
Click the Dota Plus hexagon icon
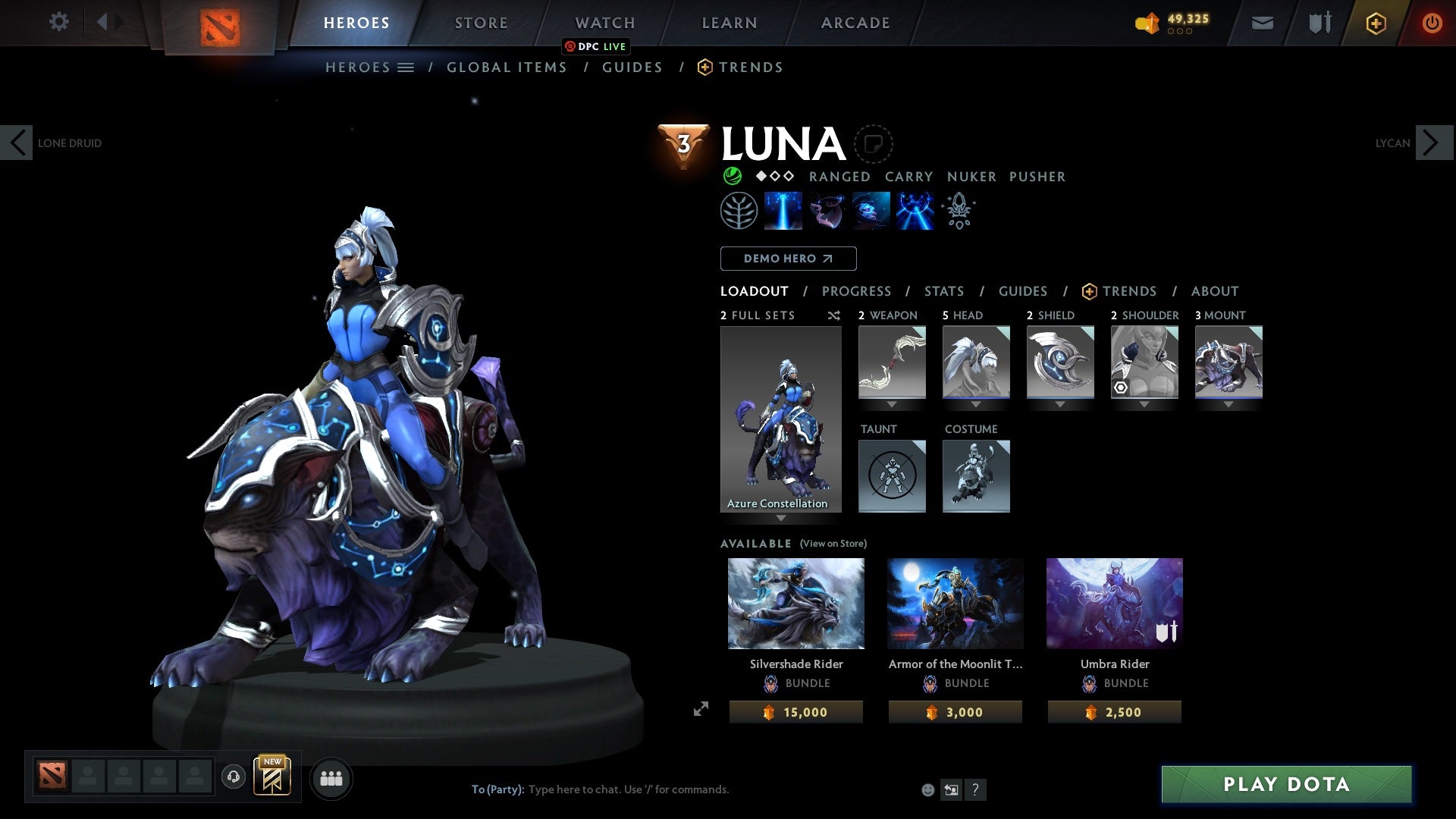pyautogui.click(x=1375, y=22)
